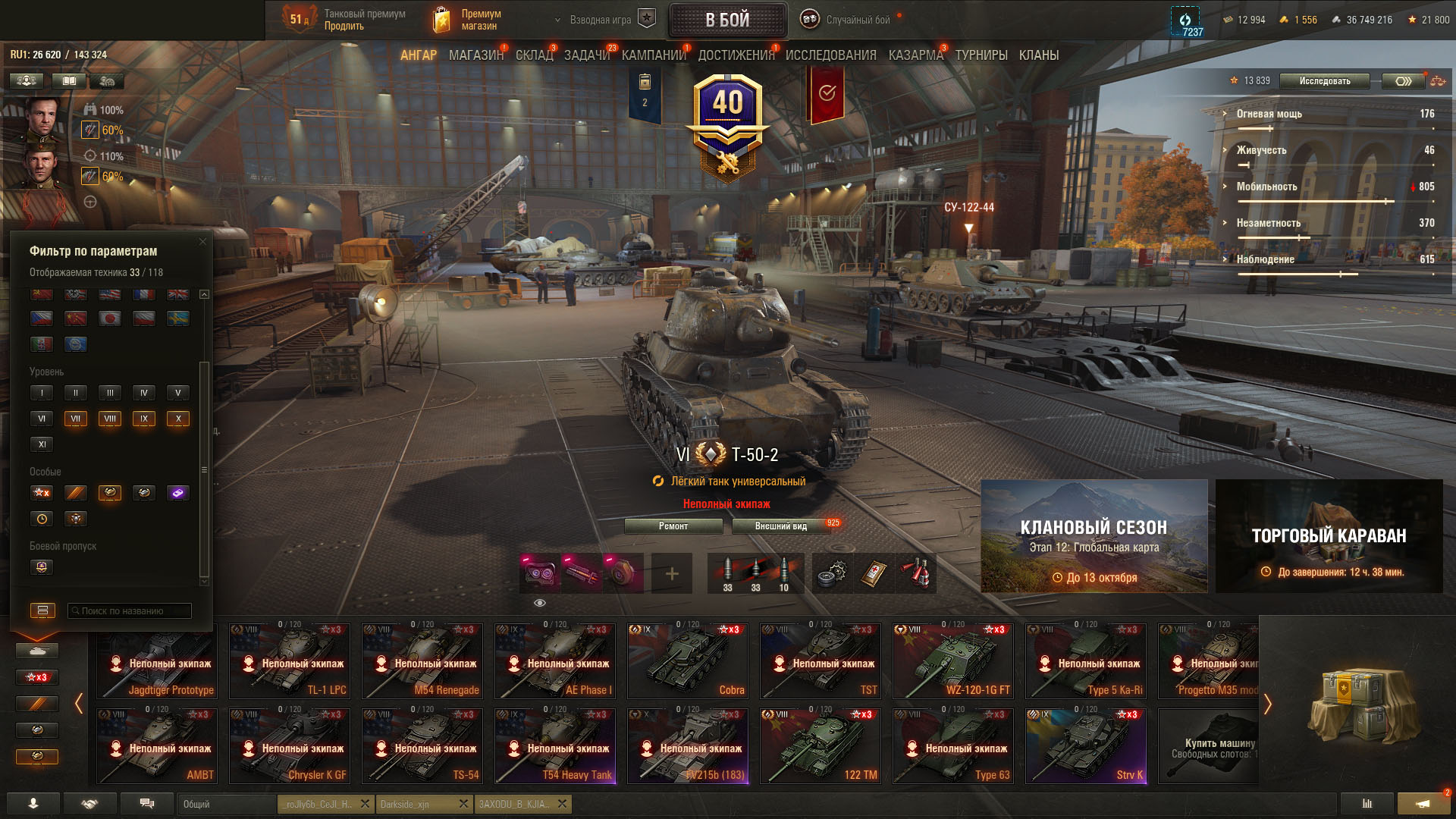
Task: Open the КАЗАРМА tab
Action: (915, 55)
